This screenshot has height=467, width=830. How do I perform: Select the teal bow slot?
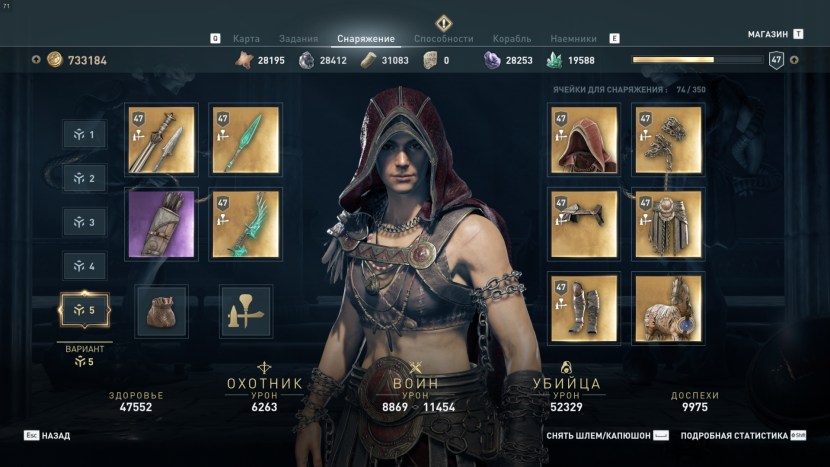tap(245, 224)
